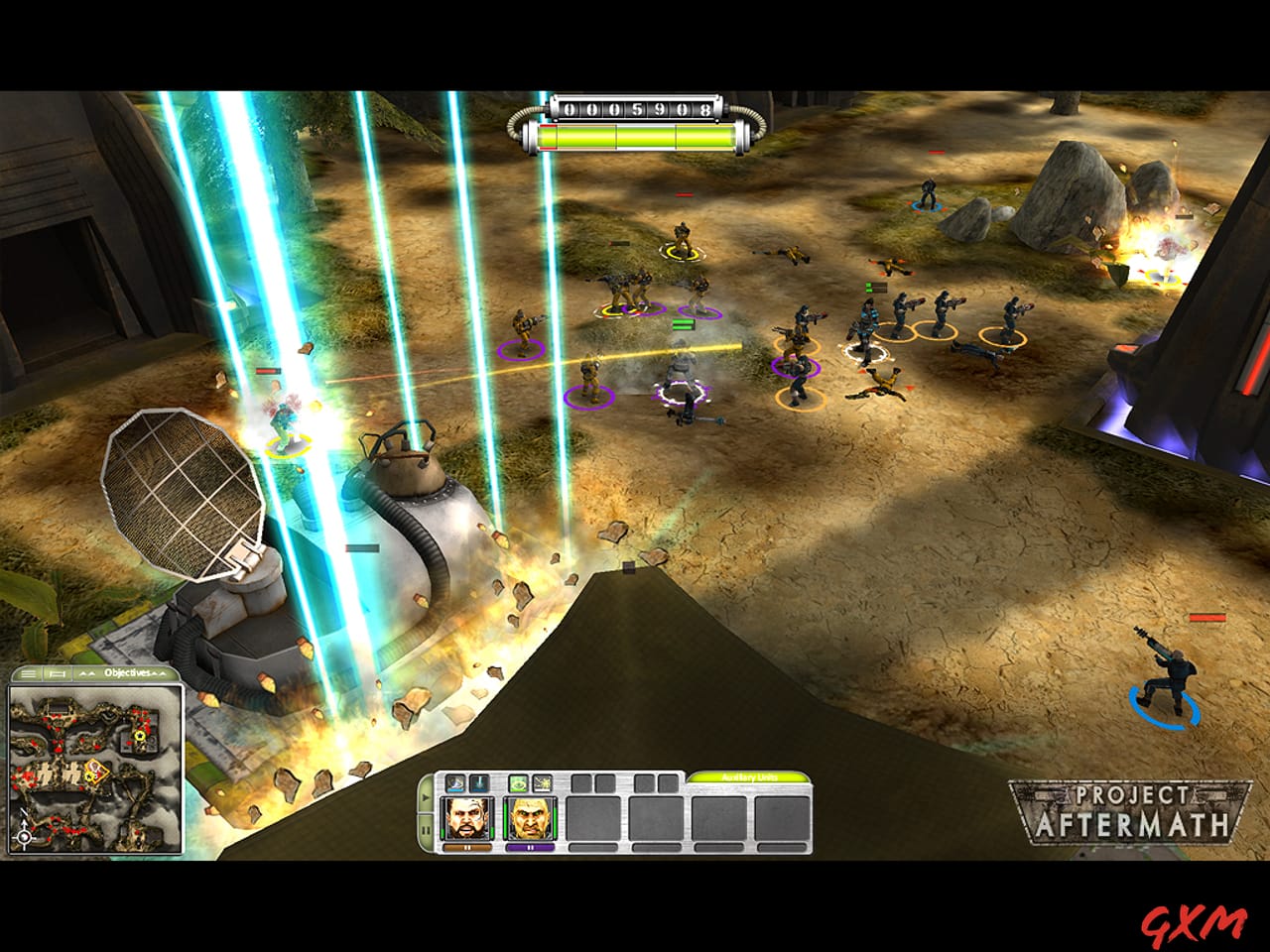Screen dimensions: 1270x952
Task: Open the slide-out arrow tab beside the portraits
Action: (x=425, y=796)
